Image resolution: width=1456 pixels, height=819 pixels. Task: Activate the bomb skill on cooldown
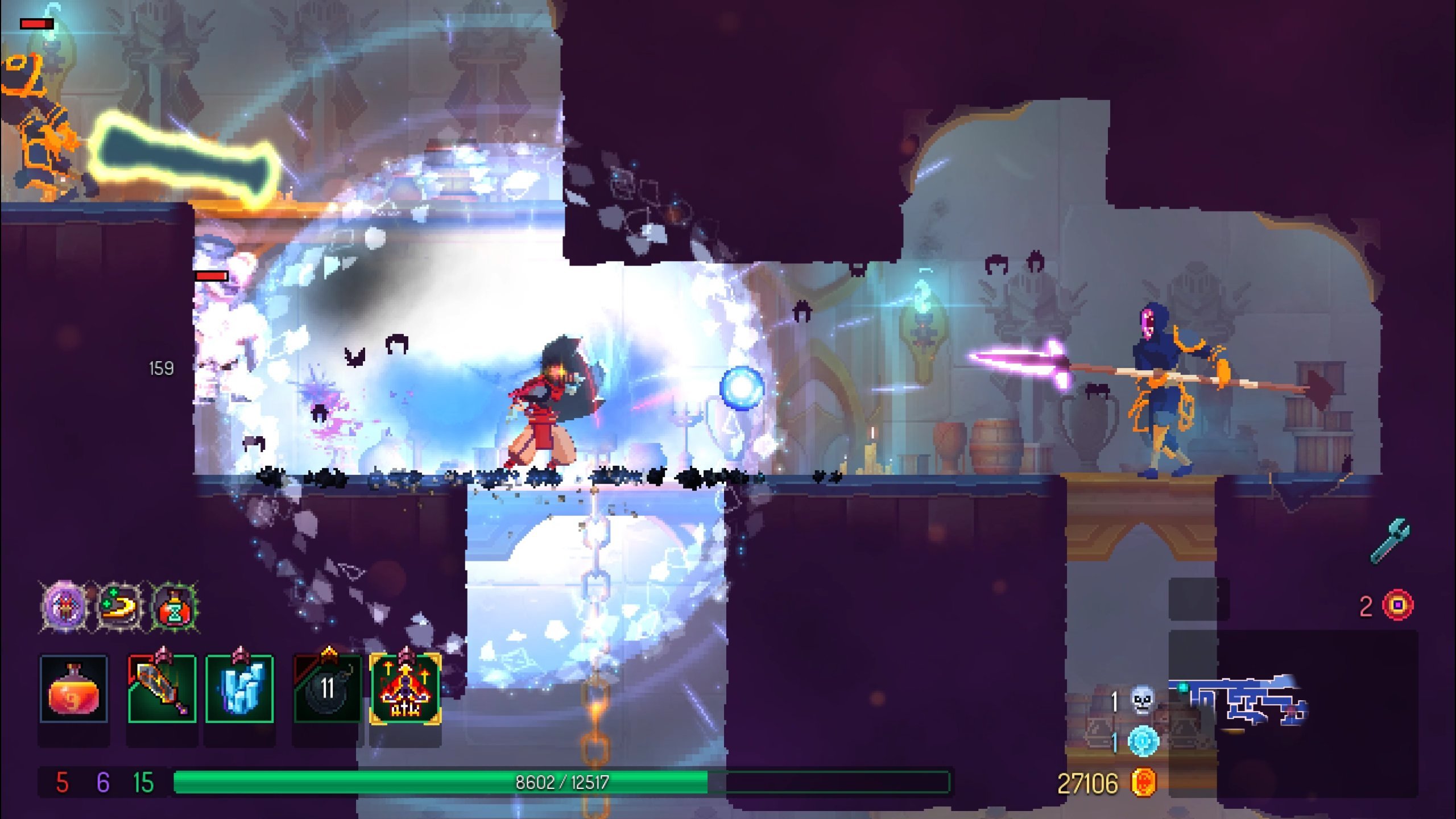pyautogui.click(x=327, y=689)
